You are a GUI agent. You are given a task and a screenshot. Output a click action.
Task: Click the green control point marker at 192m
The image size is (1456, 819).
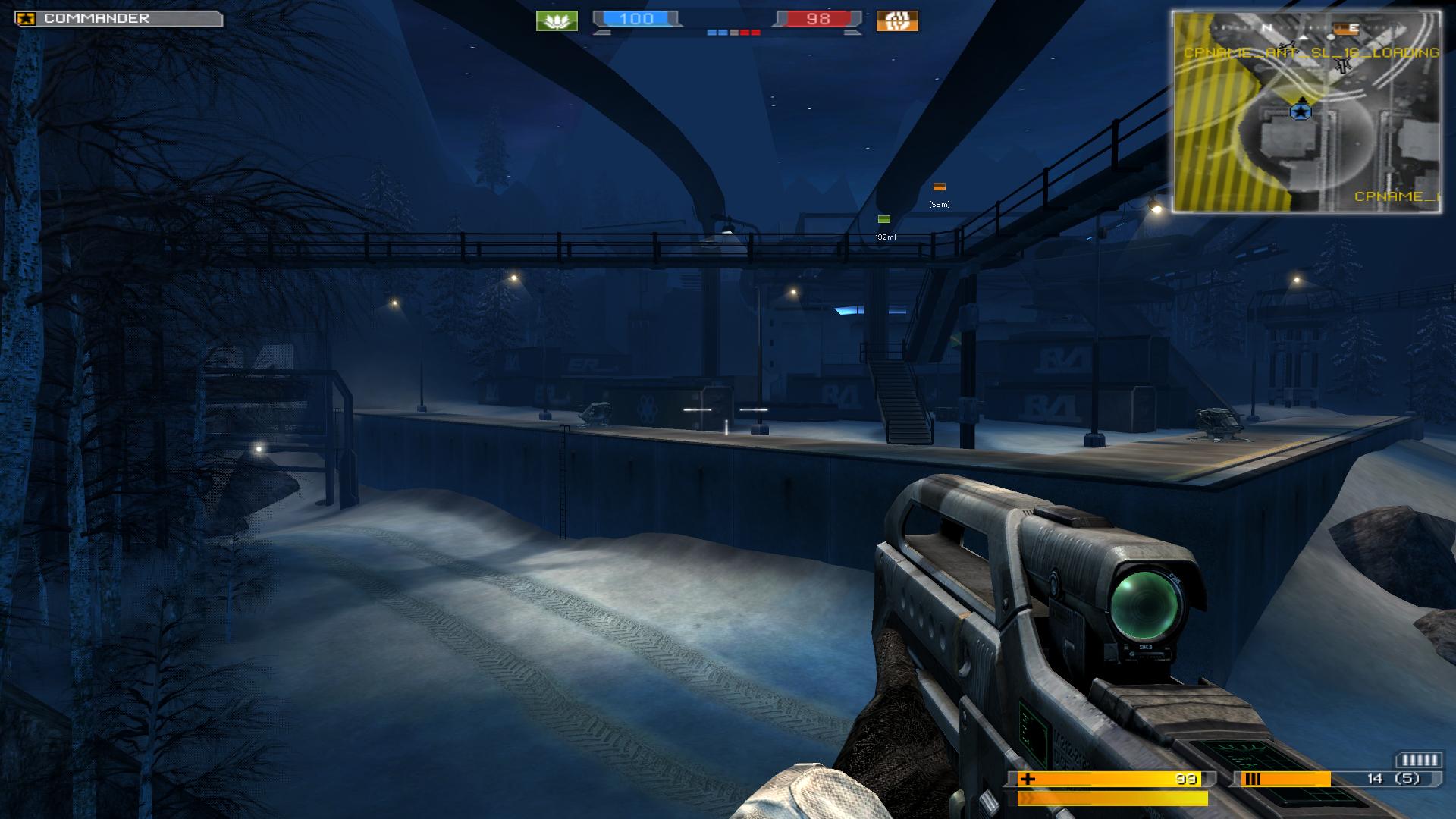(883, 219)
